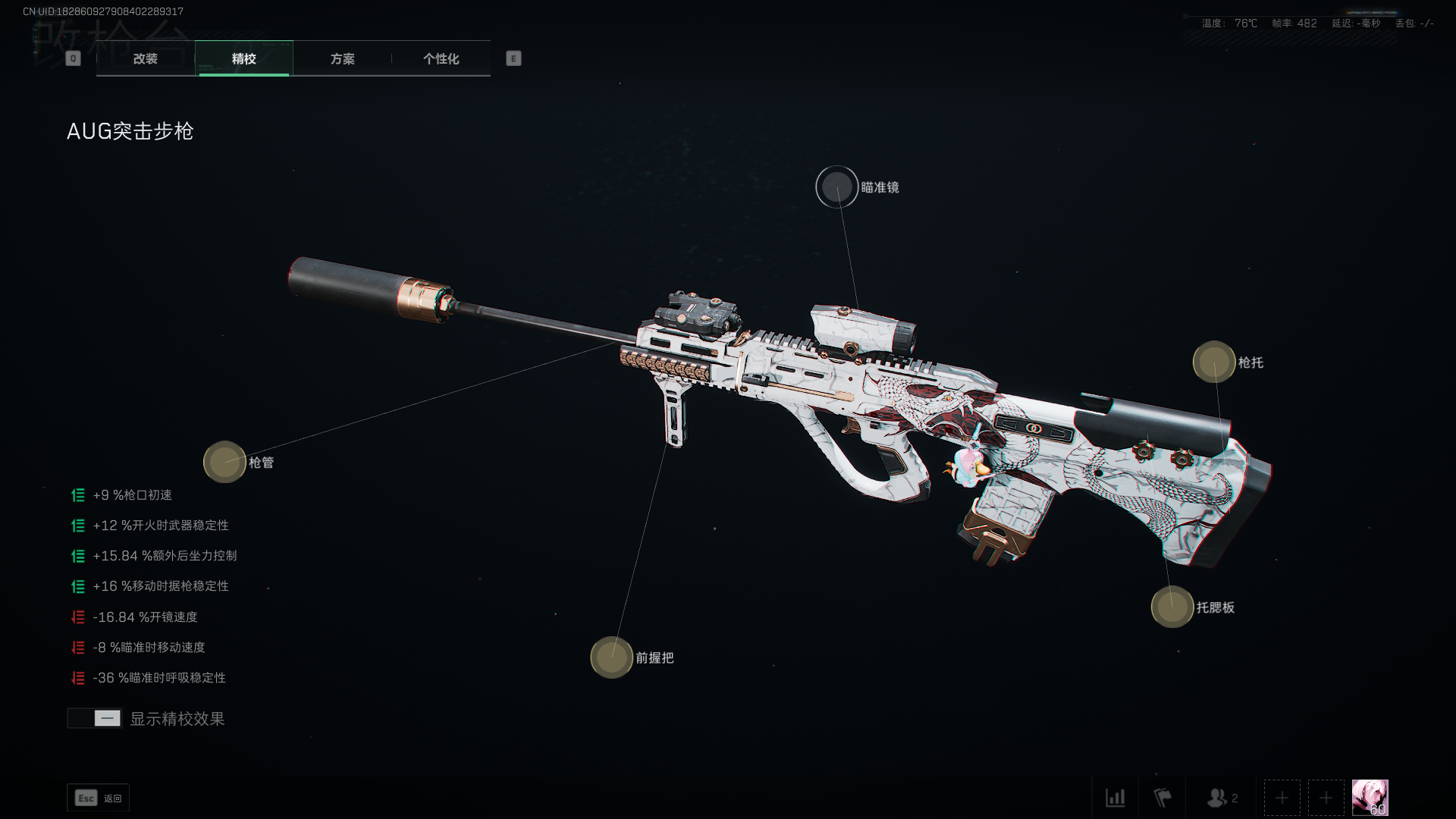Image resolution: width=1456 pixels, height=819 pixels.
Task: Switch to the 改装 tab
Action: click(145, 58)
